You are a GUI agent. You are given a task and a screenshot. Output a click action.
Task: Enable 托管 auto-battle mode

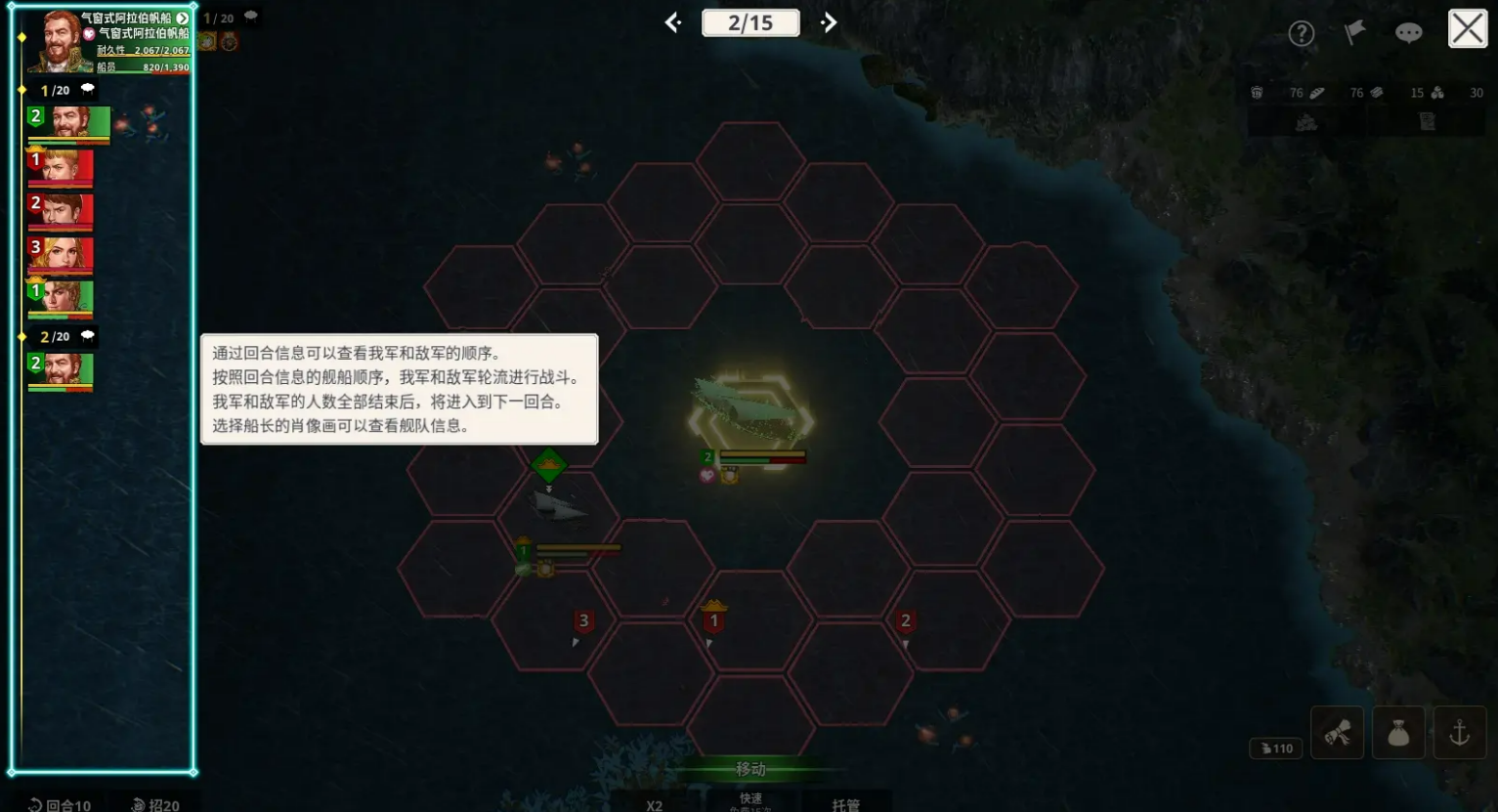tap(848, 803)
